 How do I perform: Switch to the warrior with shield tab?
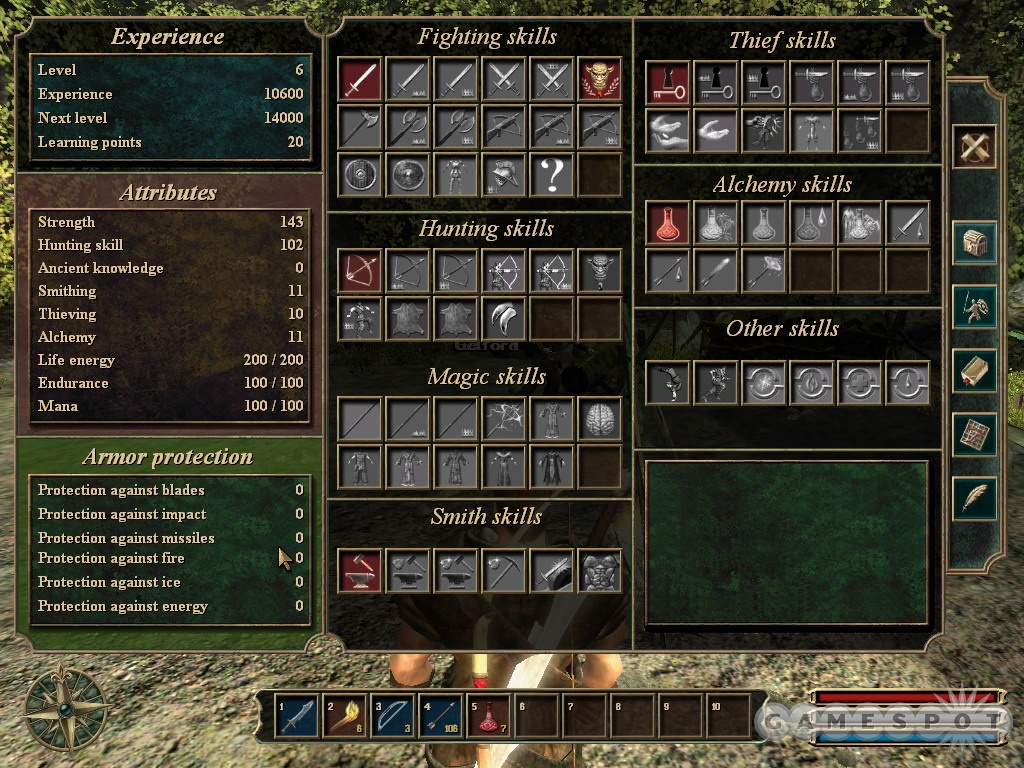(973, 307)
